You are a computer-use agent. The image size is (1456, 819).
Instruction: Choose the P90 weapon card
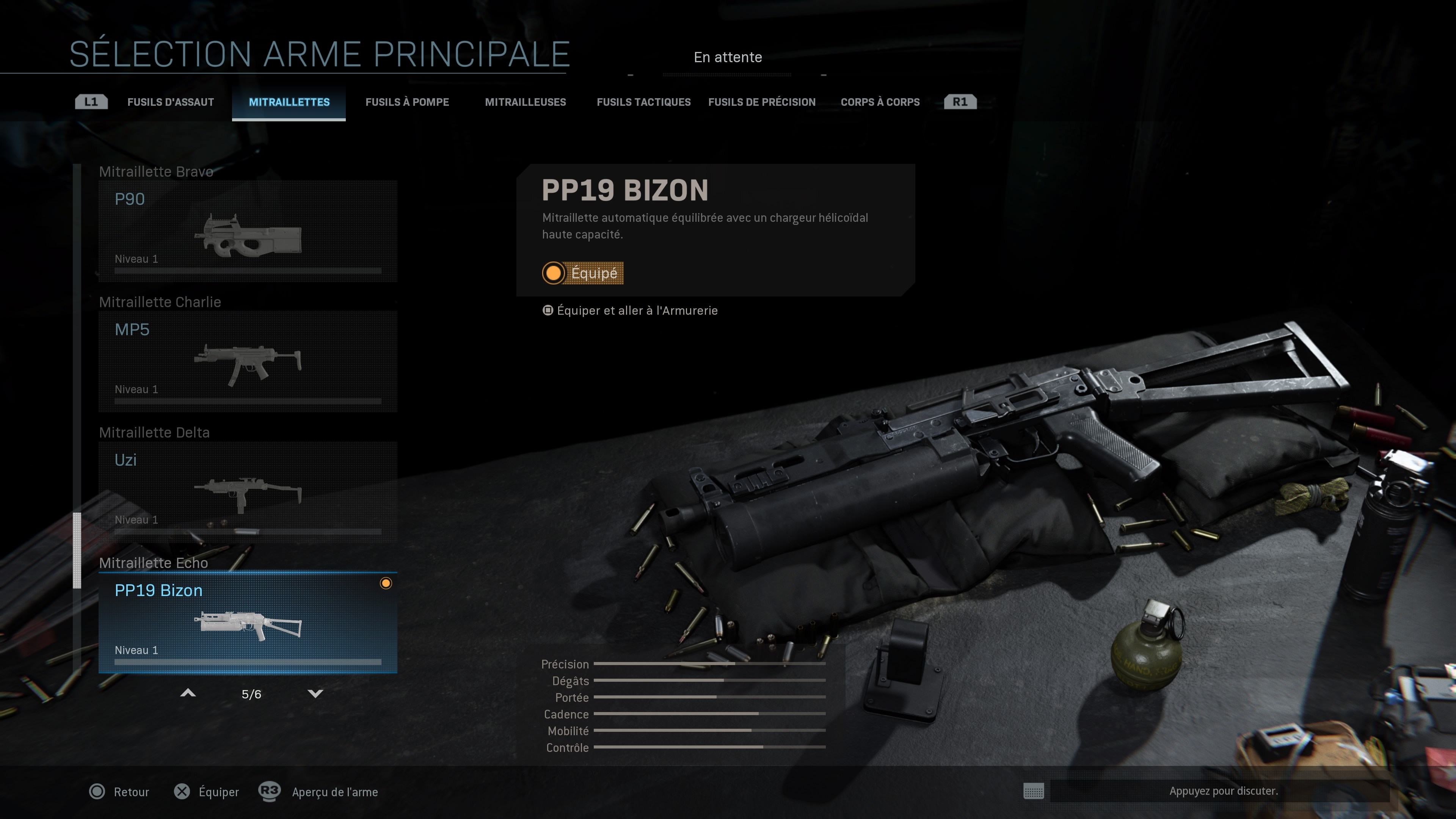point(248,231)
